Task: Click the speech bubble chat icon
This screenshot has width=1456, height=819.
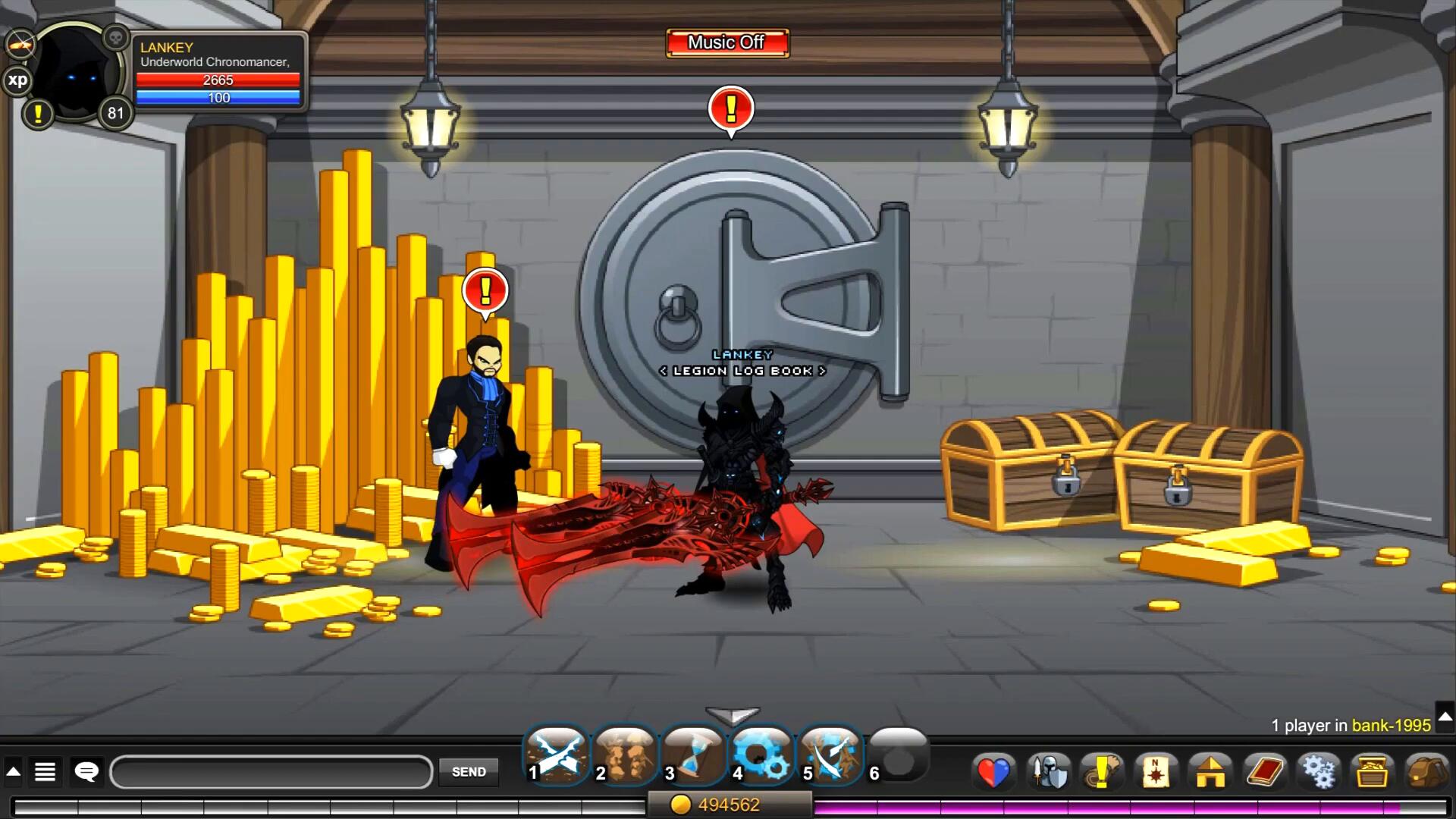Action: pyautogui.click(x=86, y=772)
